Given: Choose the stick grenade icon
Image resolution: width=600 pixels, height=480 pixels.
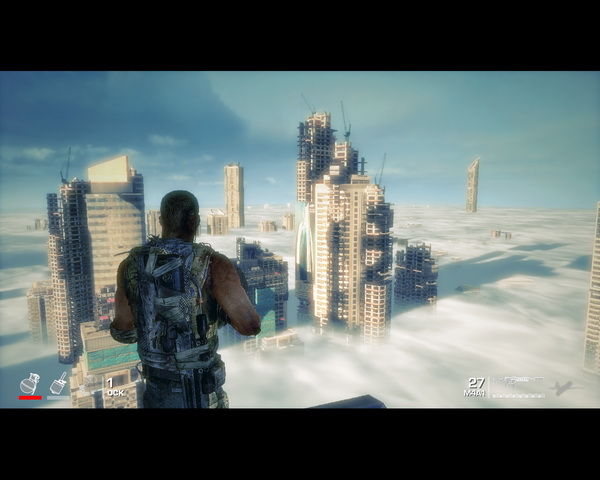Looking at the screenshot, I should [x=58, y=383].
